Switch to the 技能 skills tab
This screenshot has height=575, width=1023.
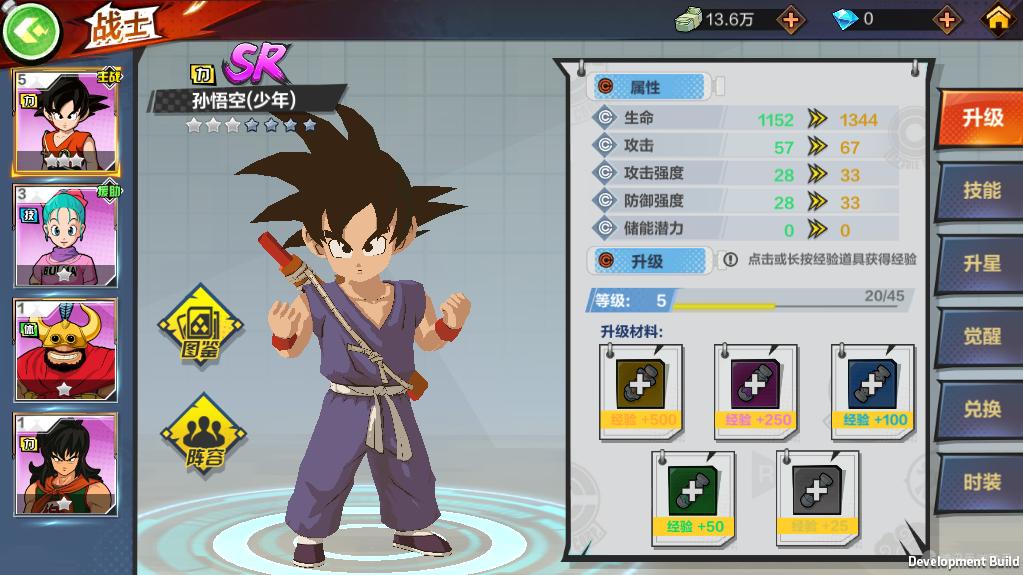tap(981, 191)
